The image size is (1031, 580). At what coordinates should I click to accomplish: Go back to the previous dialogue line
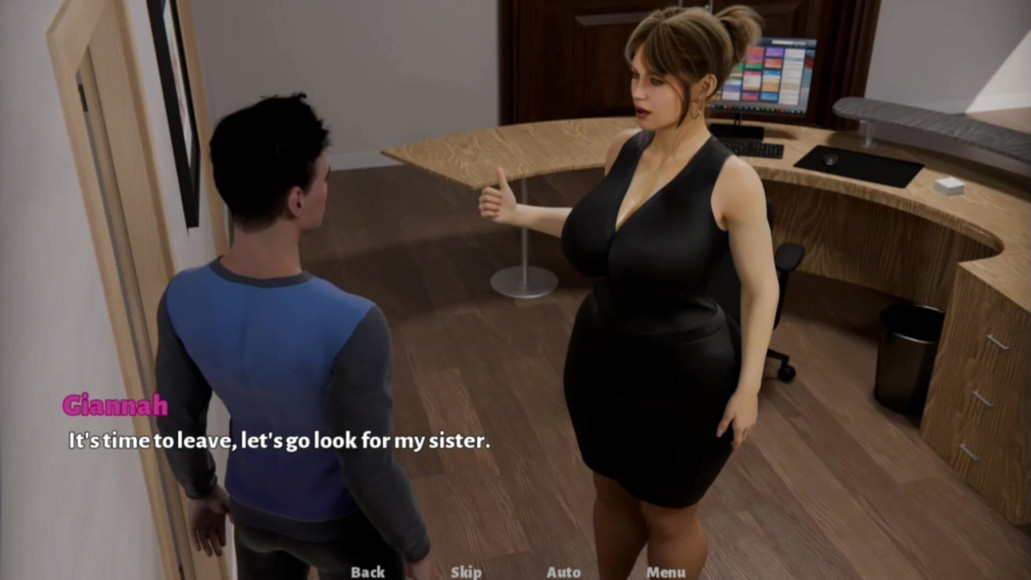[367, 572]
